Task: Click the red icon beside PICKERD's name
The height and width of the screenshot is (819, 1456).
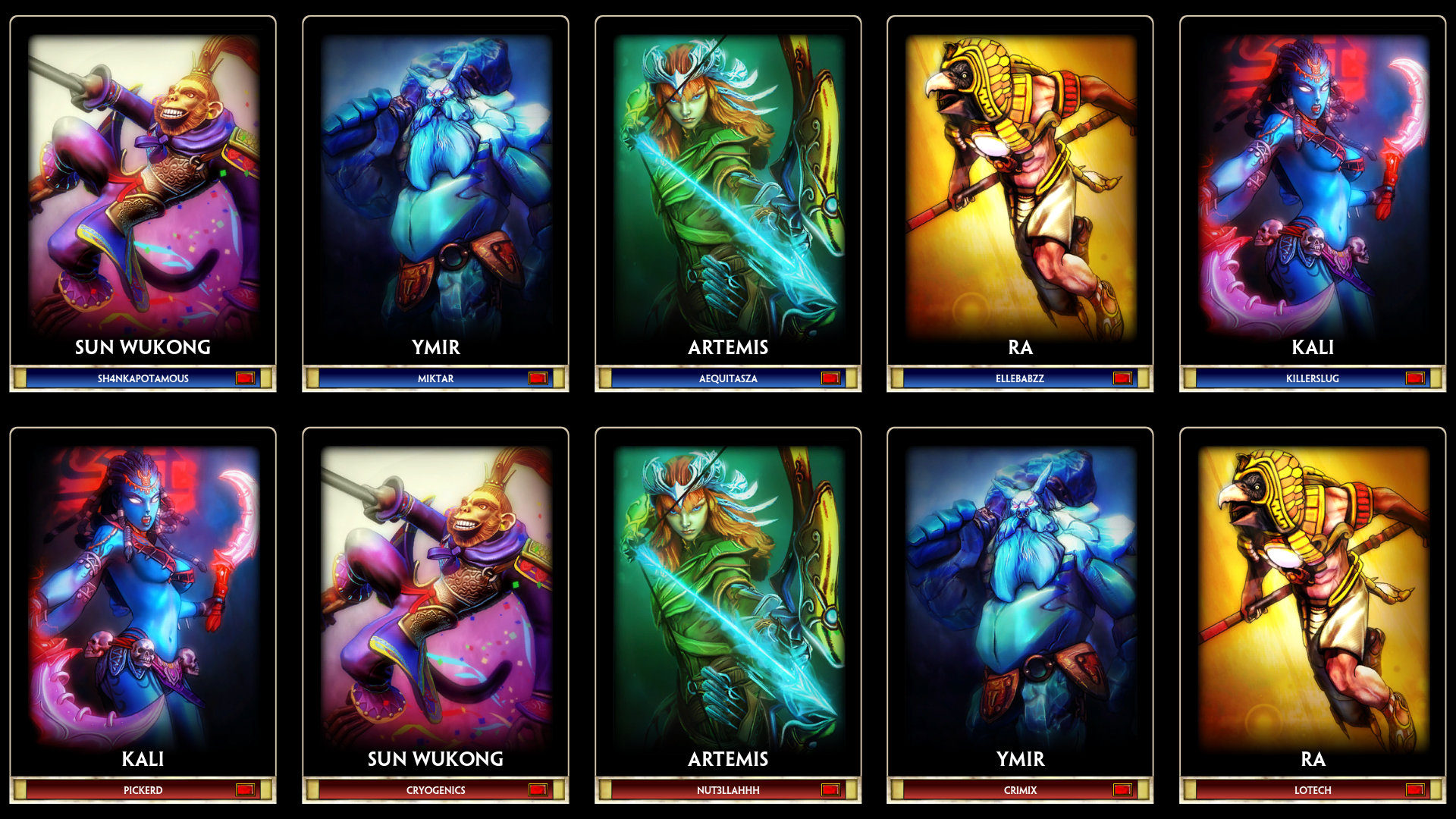Action: tap(245, 790)
